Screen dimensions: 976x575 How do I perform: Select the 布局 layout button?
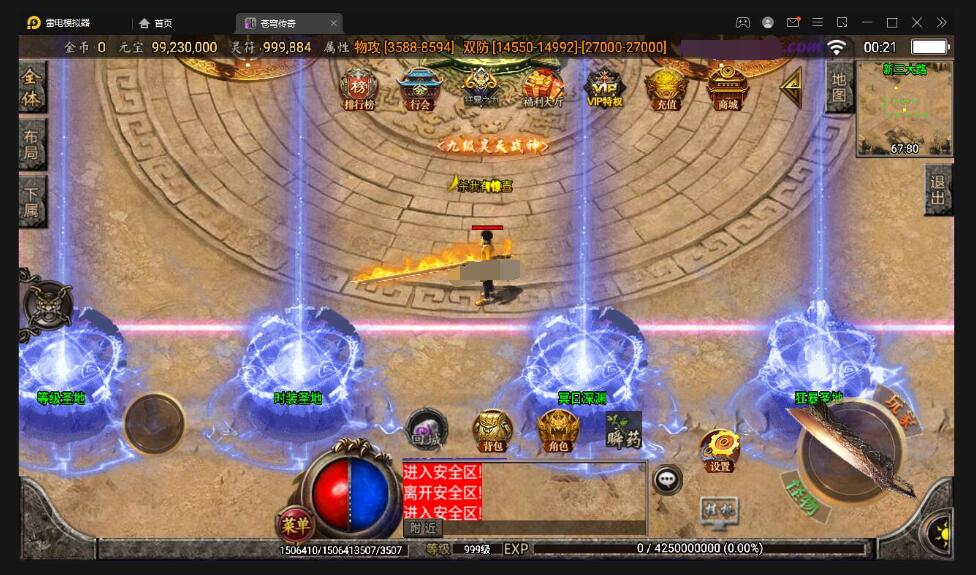(33, 145)
